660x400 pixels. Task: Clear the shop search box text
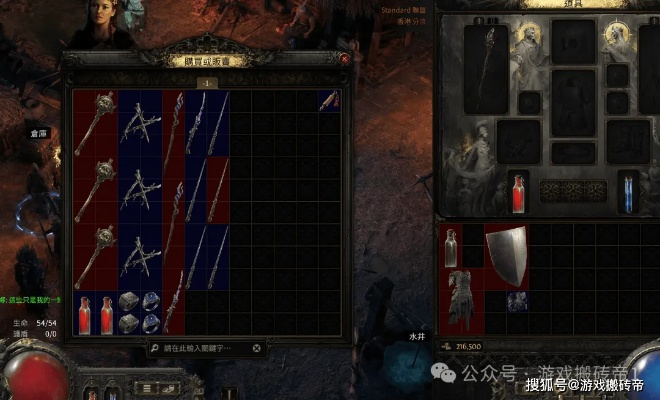(x=257, y=348)
